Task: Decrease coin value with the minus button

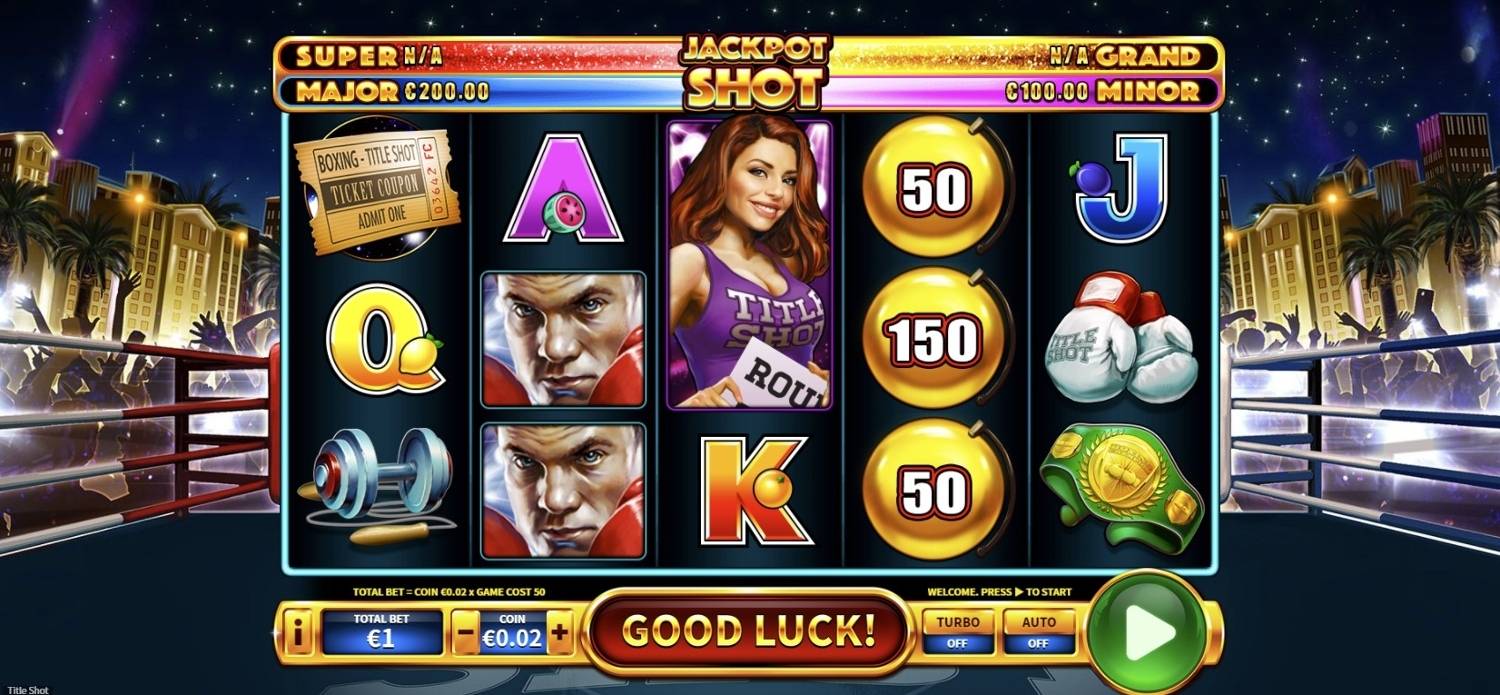Action: (x=466, y=632)
